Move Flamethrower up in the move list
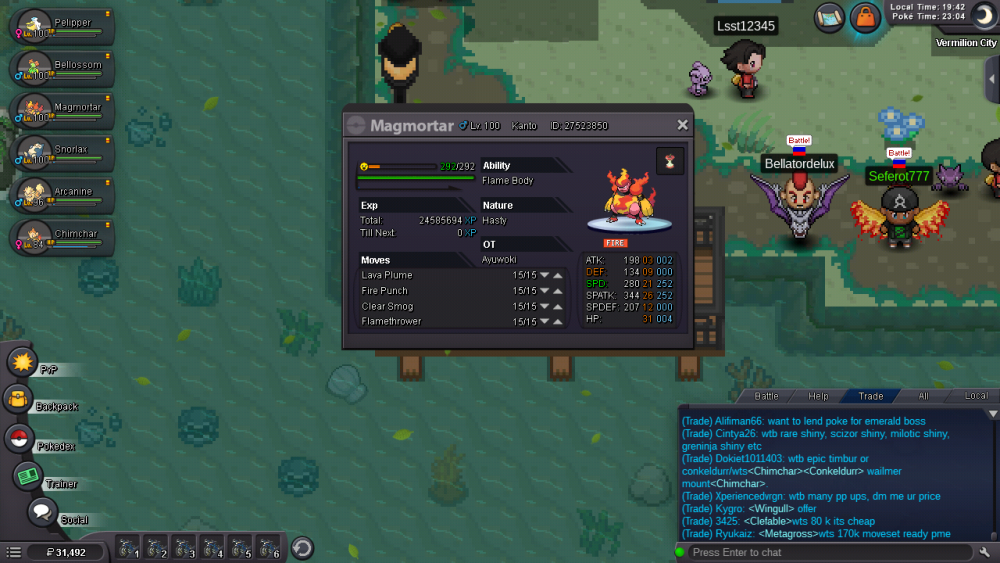The width and height of the screenshot is (1000, 563). click(x=558, y=322)
